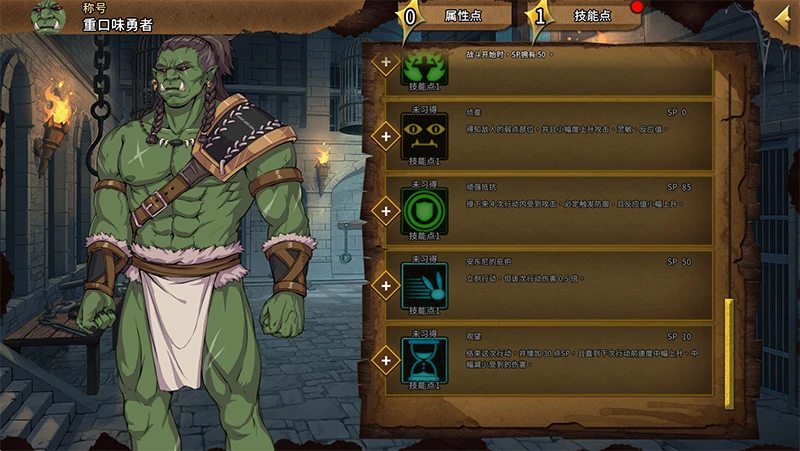Add a point to the green flame skill
Viewport: 800px width, 451px height.
pos(384,62)
